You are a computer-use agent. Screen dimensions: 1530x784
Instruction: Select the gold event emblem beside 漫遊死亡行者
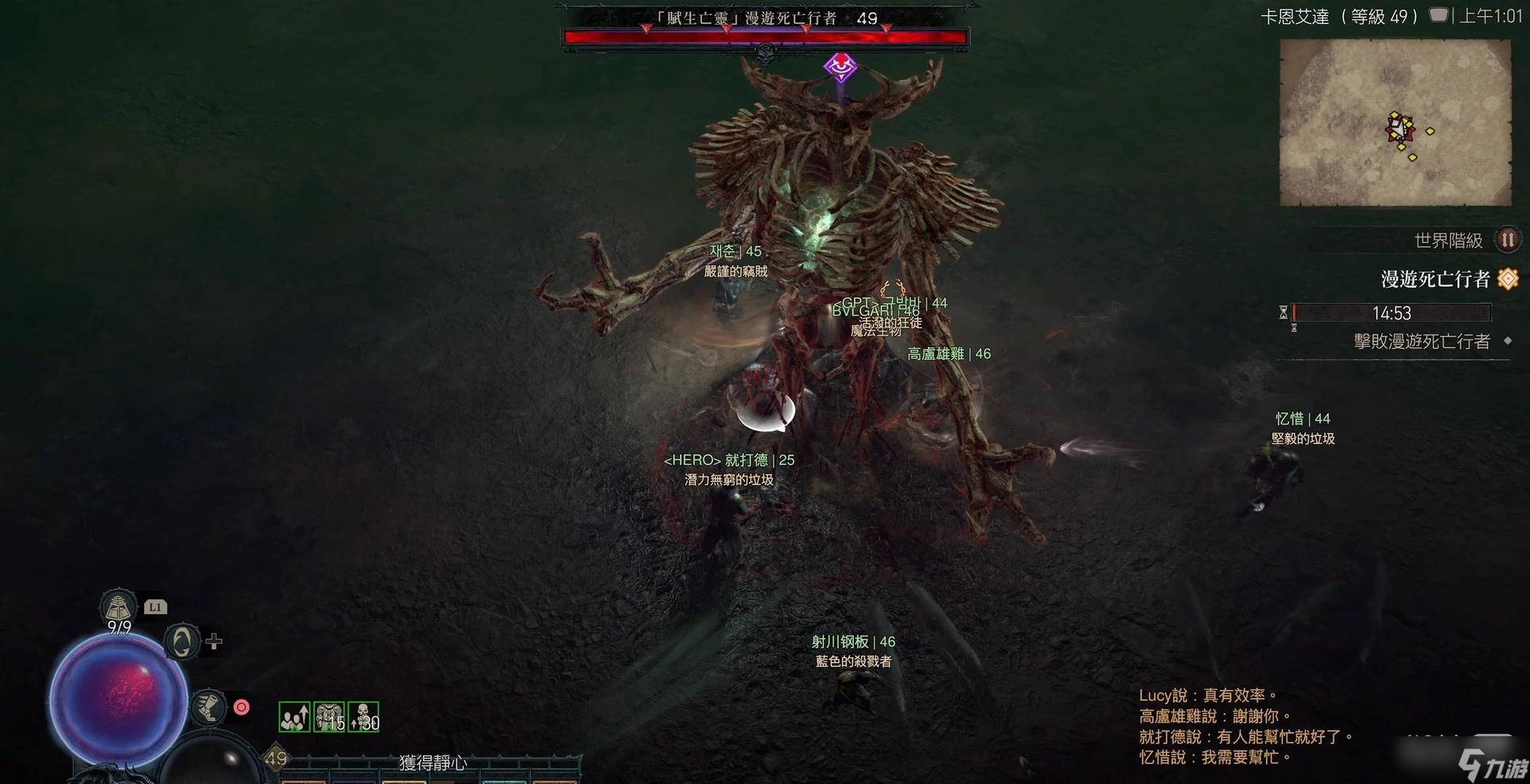(x=1509, y=278)
